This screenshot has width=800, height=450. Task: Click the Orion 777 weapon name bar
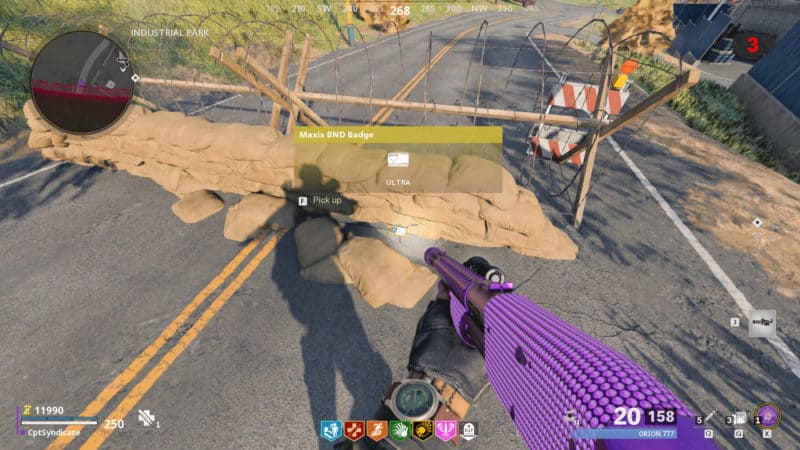(624, 434)
